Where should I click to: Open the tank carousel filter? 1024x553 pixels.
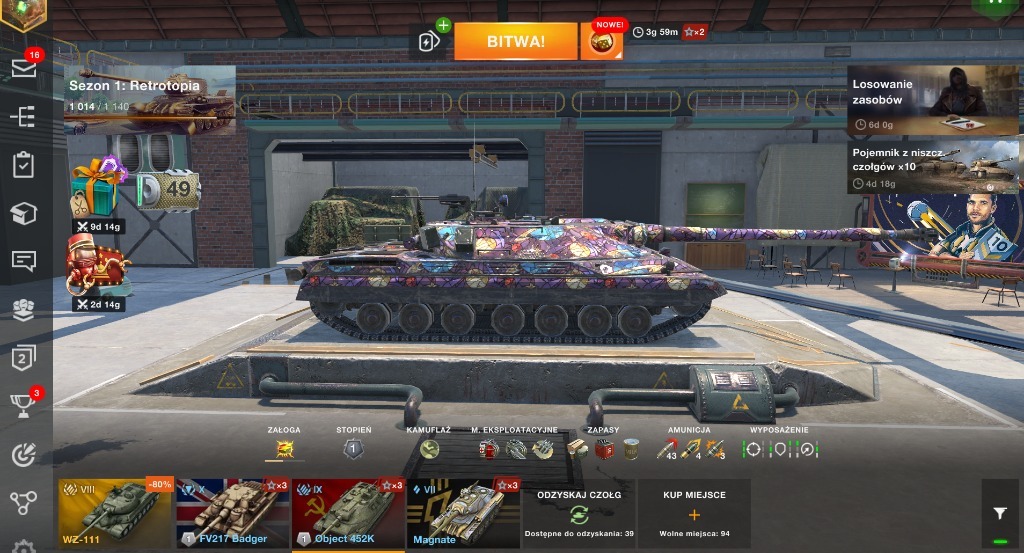coord(1000,513)
